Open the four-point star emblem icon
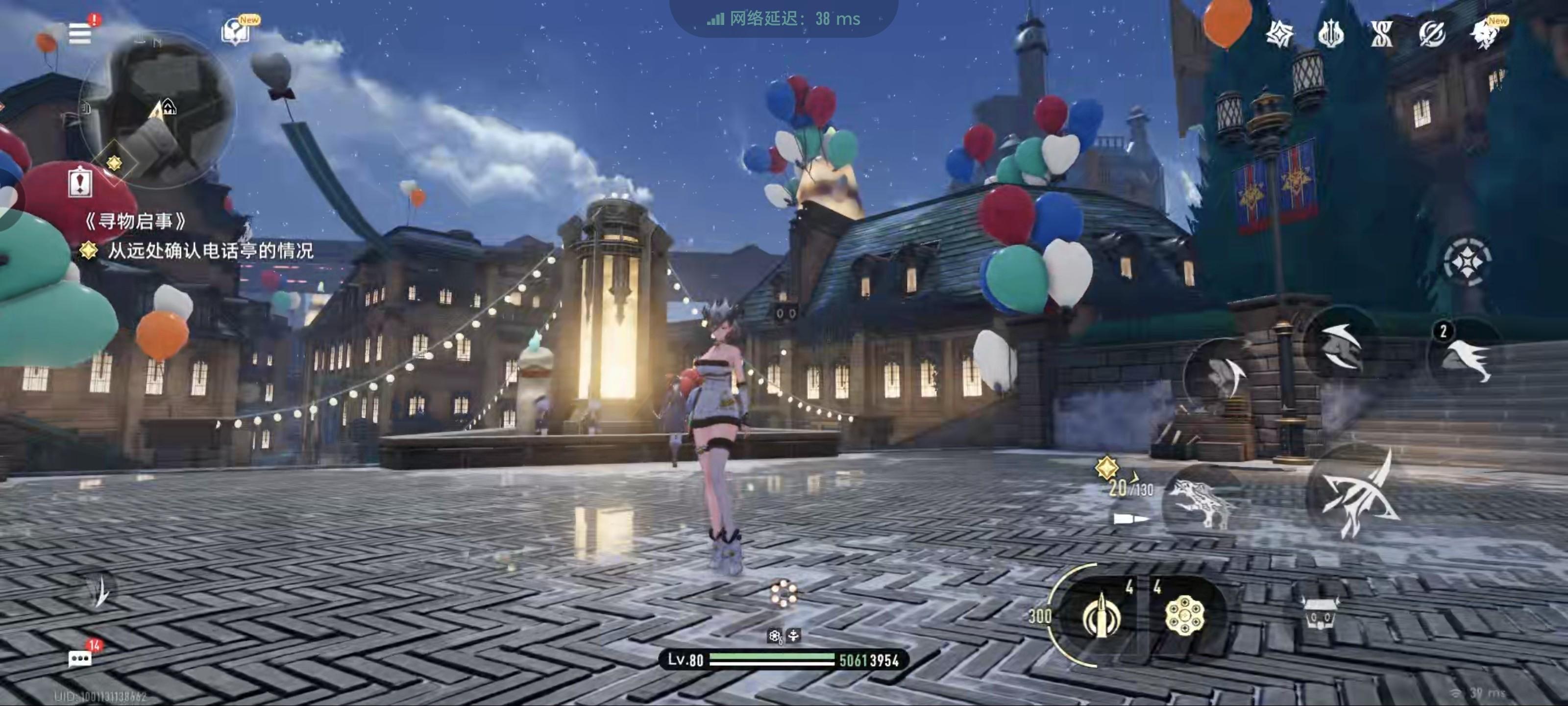 coord(1279,34)
